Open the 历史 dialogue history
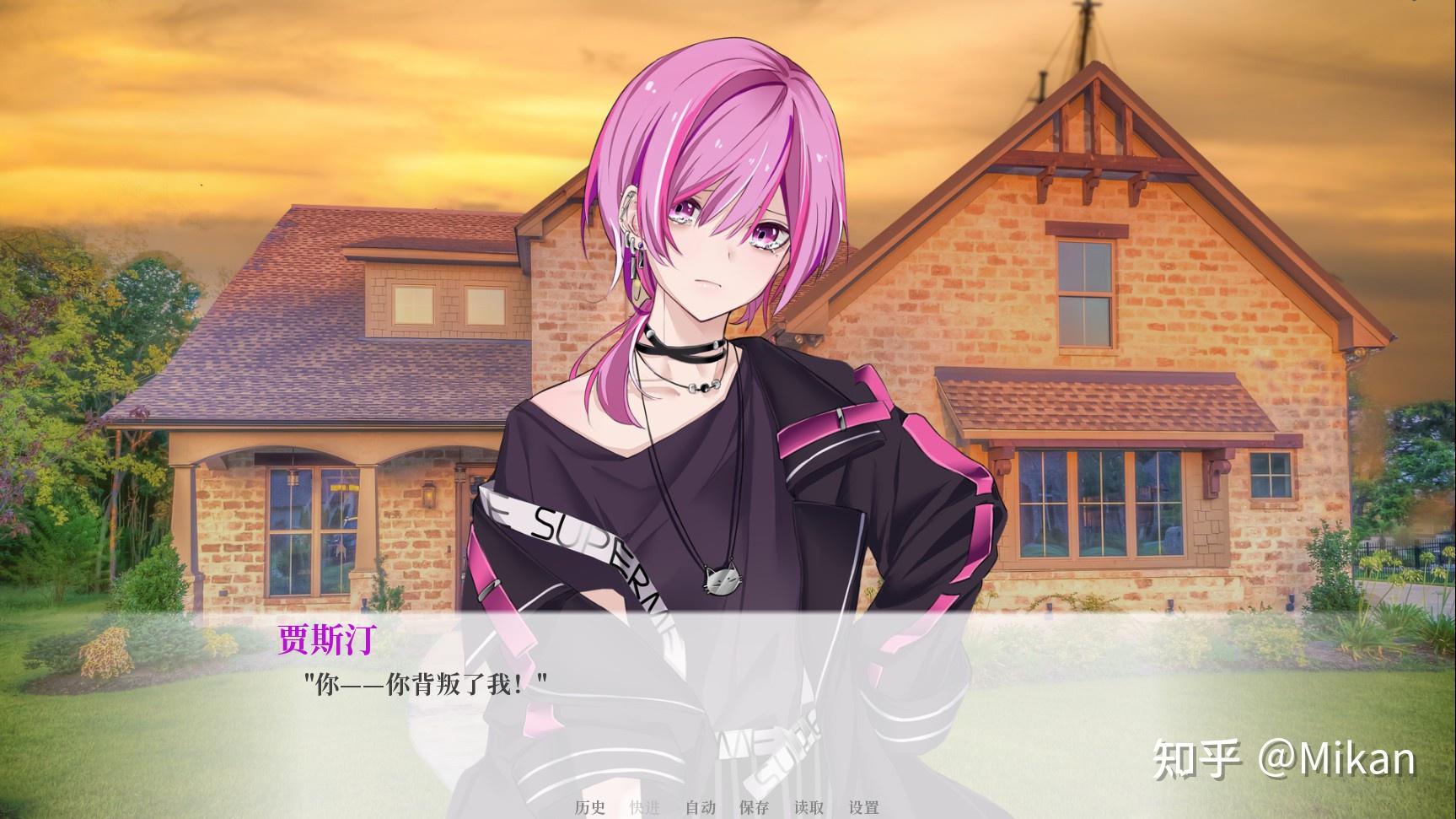Screen dimensions: 1456x819 click(590, 807)
